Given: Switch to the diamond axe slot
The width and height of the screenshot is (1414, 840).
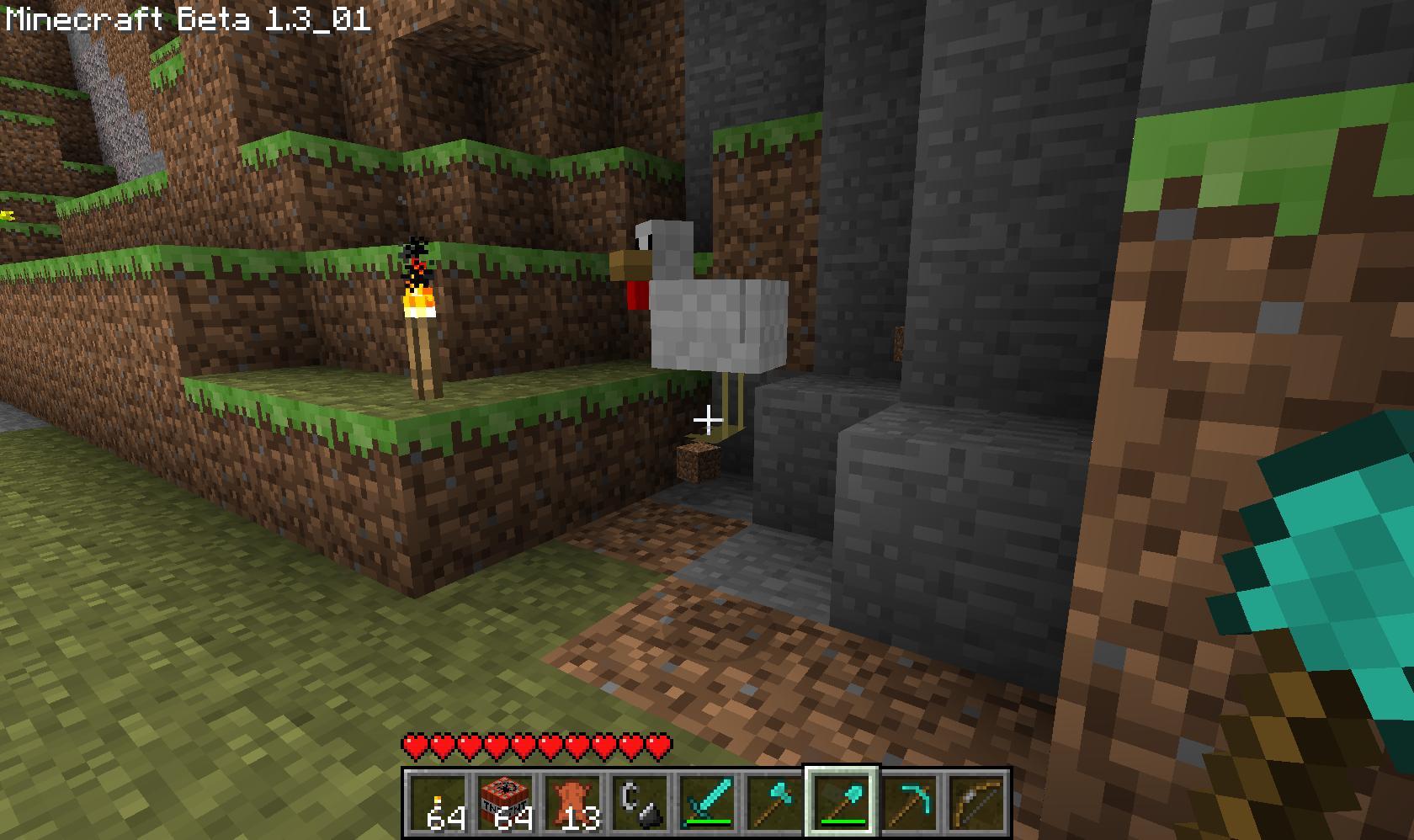Looking at the screenshot, I should (x=774, y=803).
